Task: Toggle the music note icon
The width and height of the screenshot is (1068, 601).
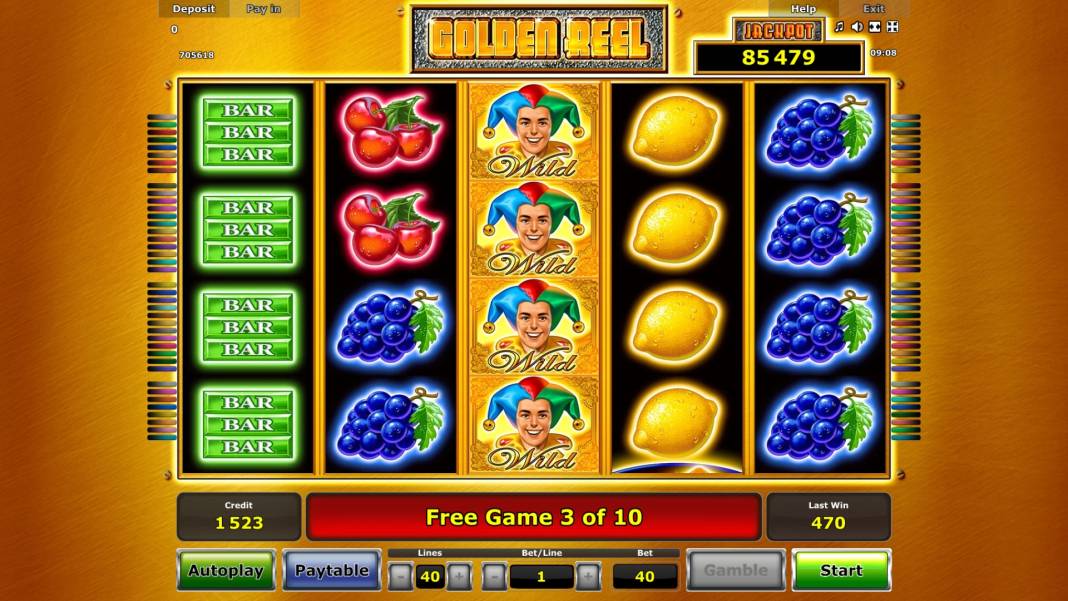Action: coord(840,27)
